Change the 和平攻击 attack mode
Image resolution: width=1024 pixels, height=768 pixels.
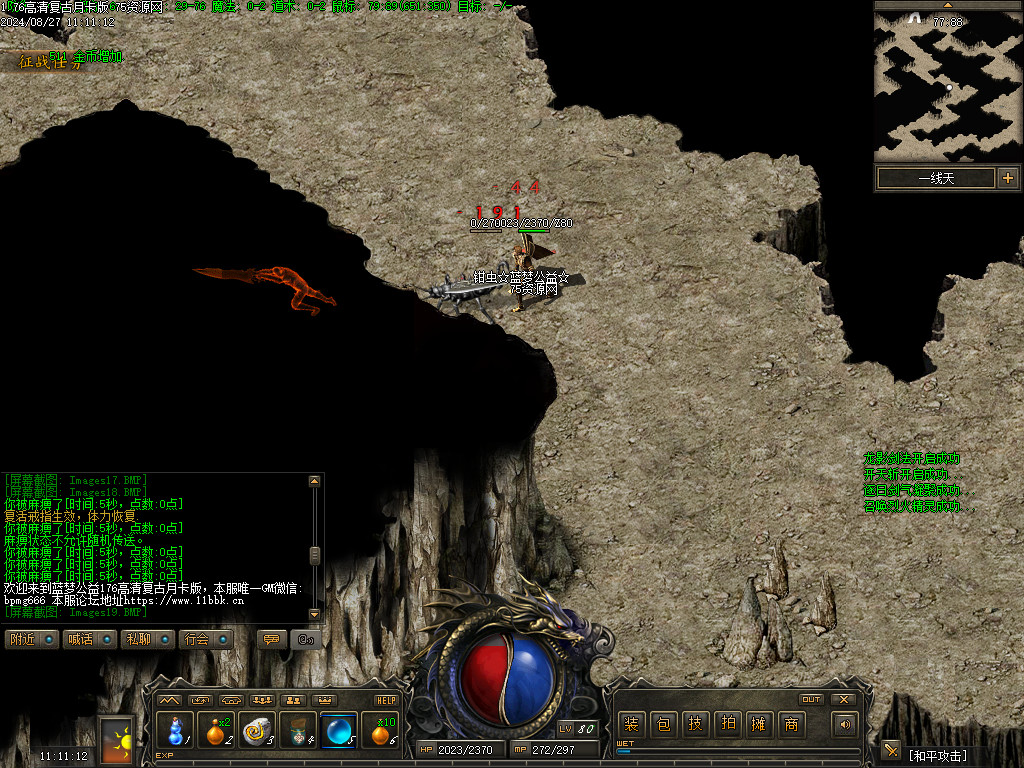tap(937, 755)
